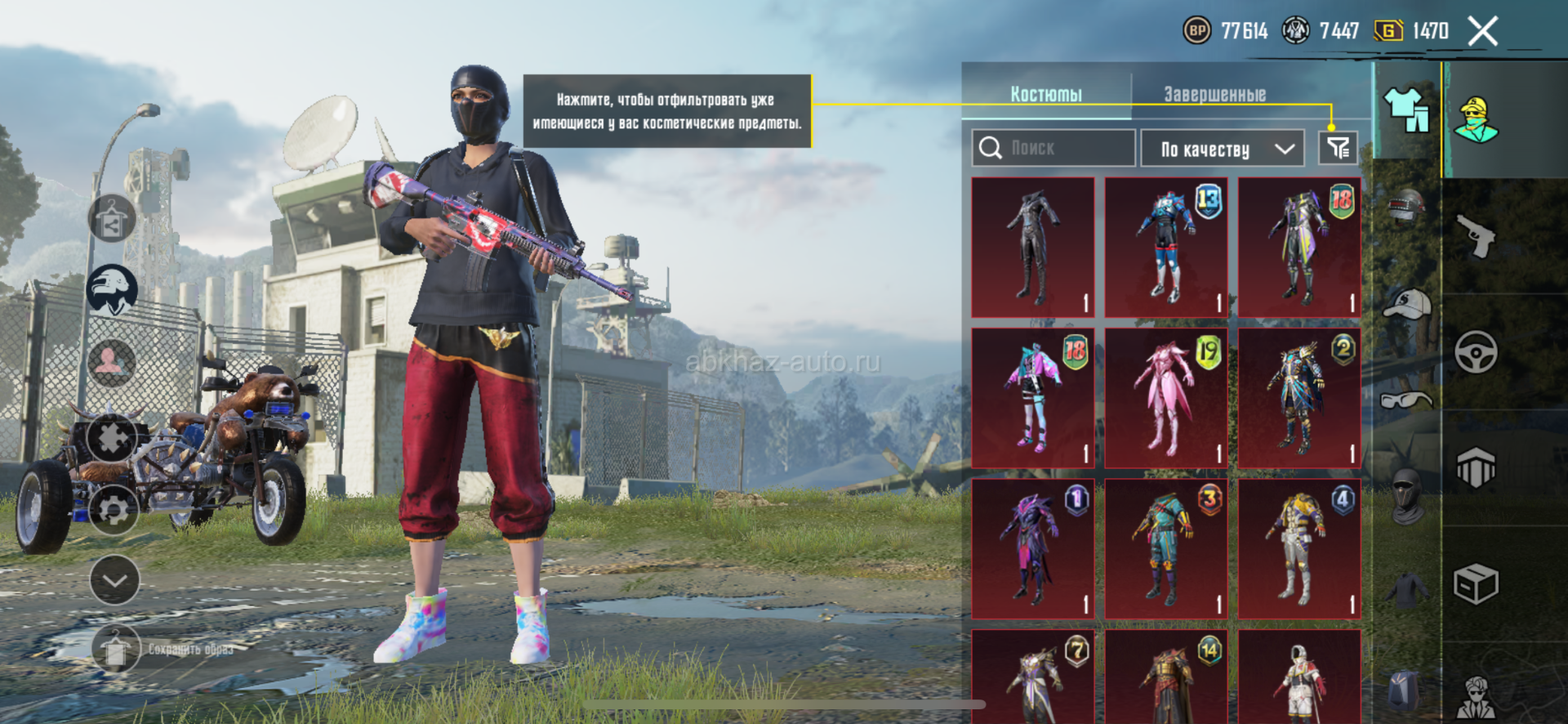Switch to the Костюмы tab
The image size is (1568, 724).
[1046, 94]
